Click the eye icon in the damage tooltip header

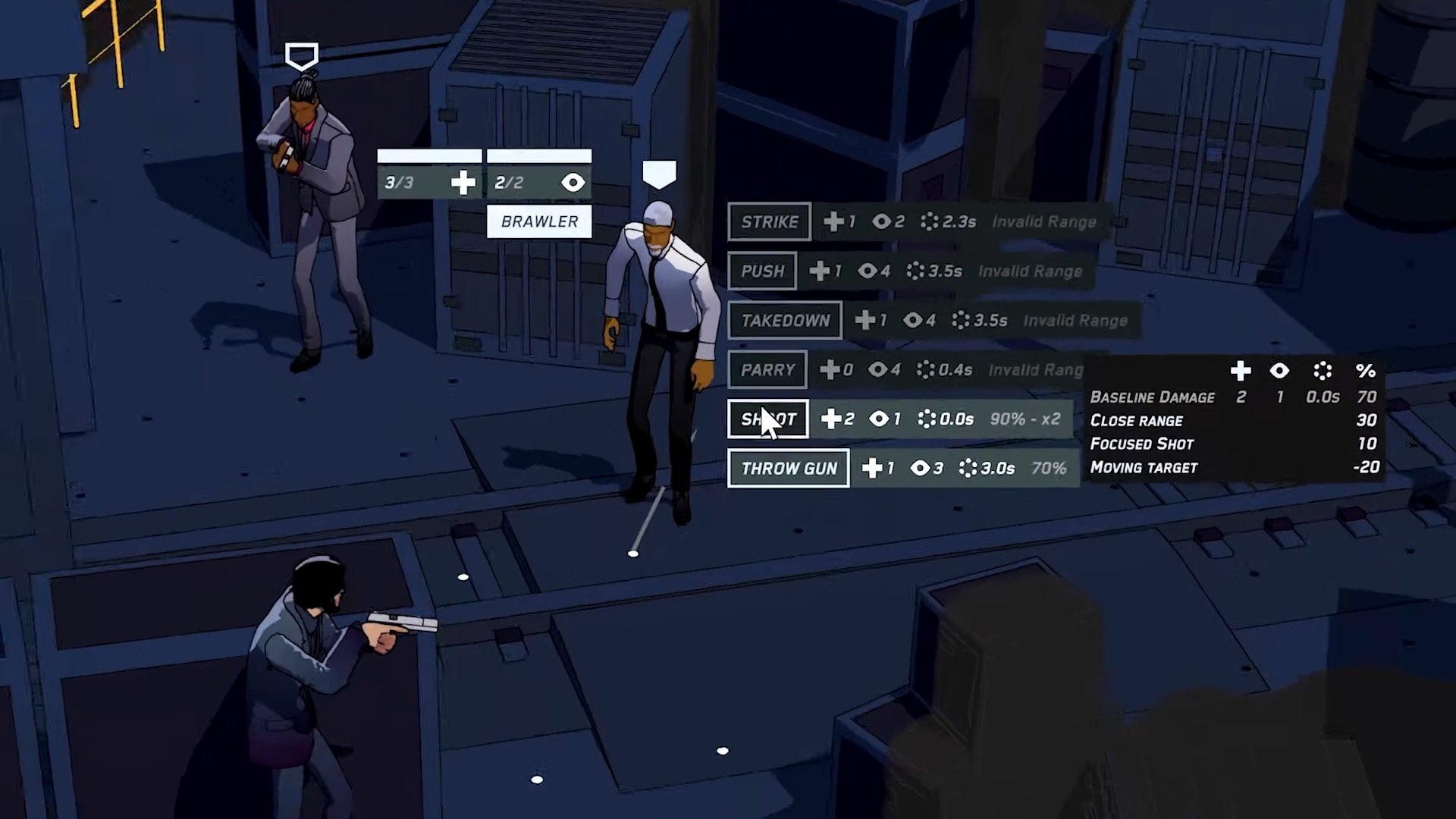pyautogui.click(x=1279, y=371)
